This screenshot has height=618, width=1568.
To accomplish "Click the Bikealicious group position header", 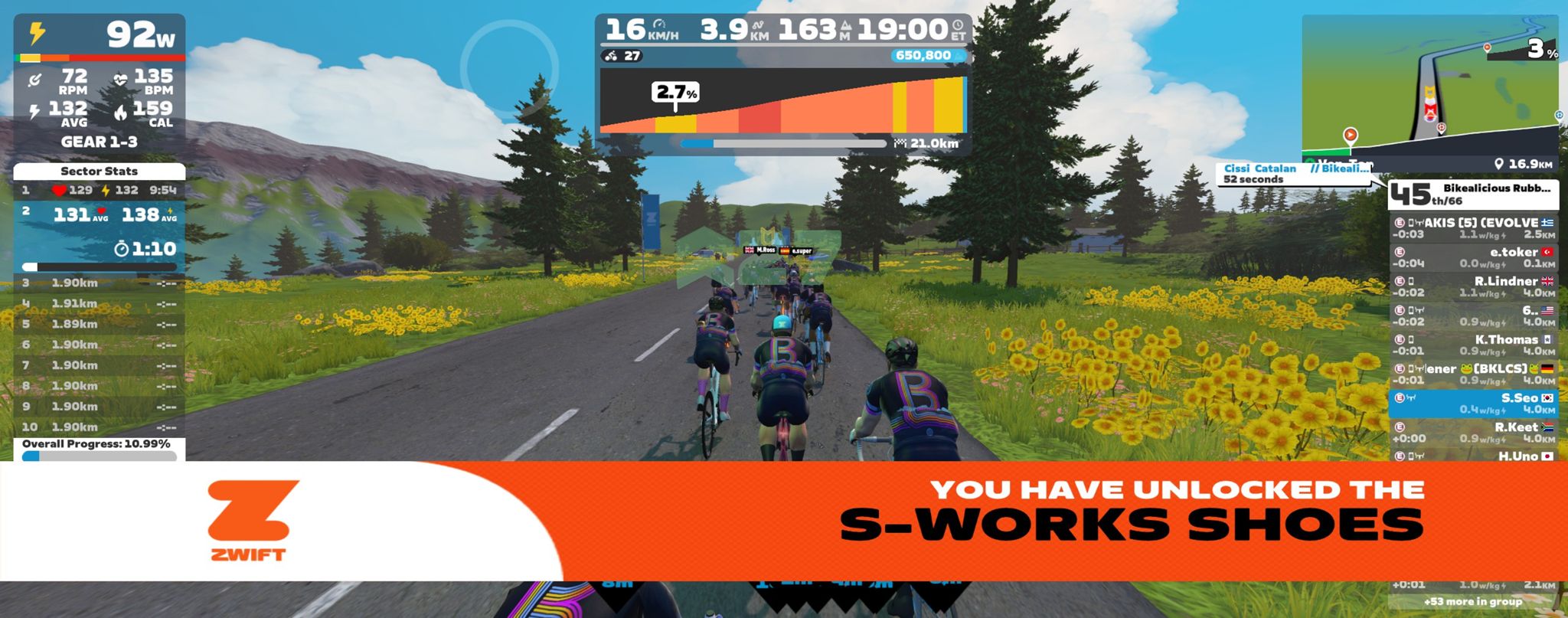I will click(1472, 195).
